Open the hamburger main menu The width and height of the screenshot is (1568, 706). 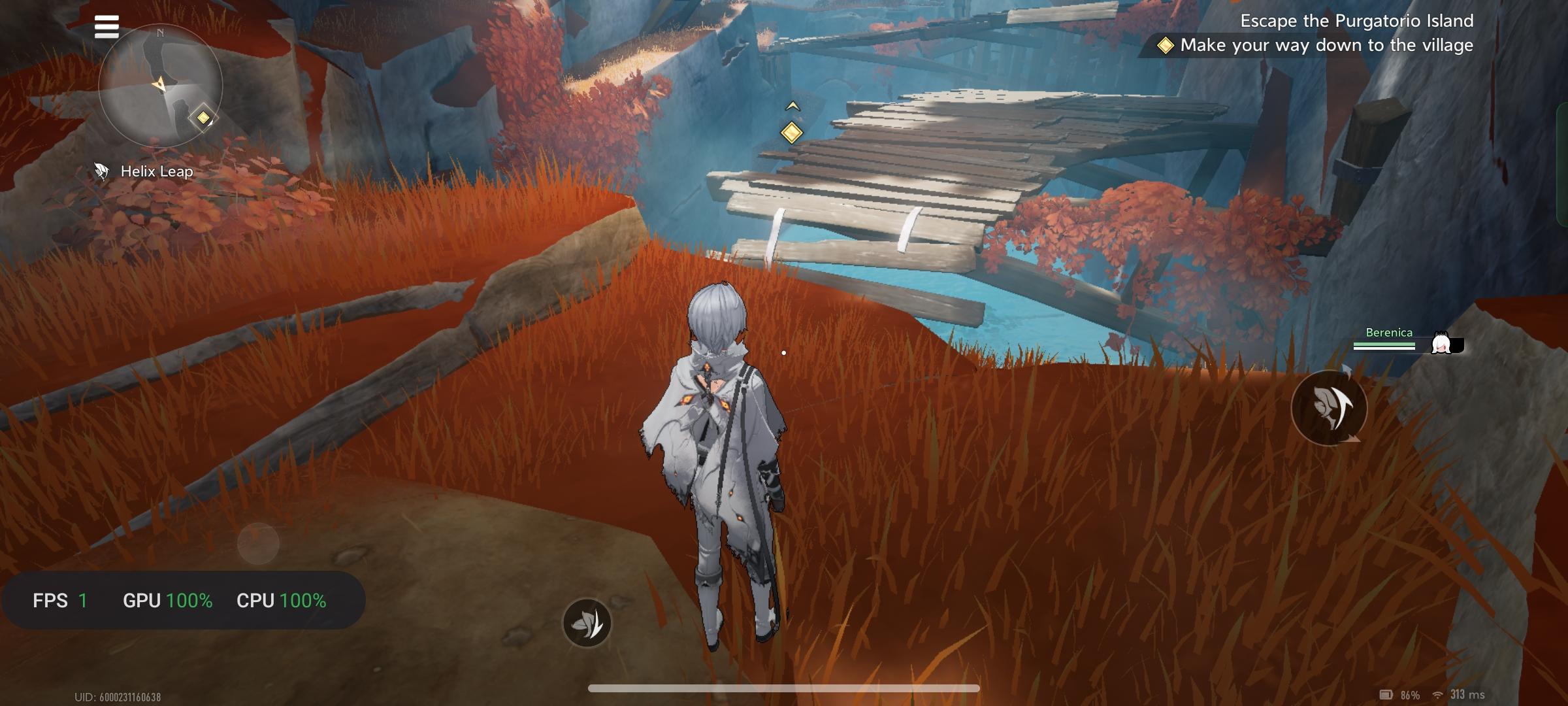[x=106, y=27]
